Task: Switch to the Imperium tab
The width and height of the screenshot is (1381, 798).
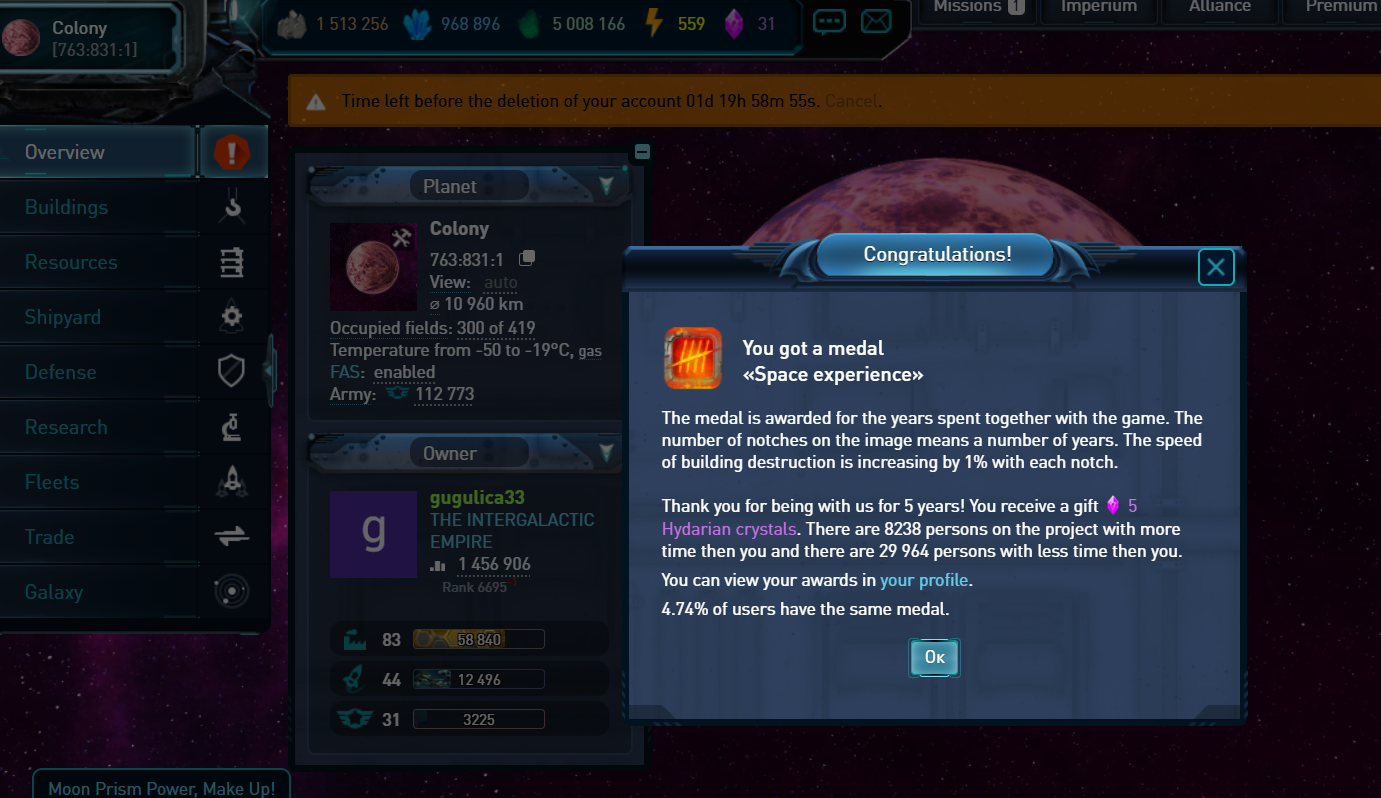Action: pyautogui.click(x=1098, y=7)
